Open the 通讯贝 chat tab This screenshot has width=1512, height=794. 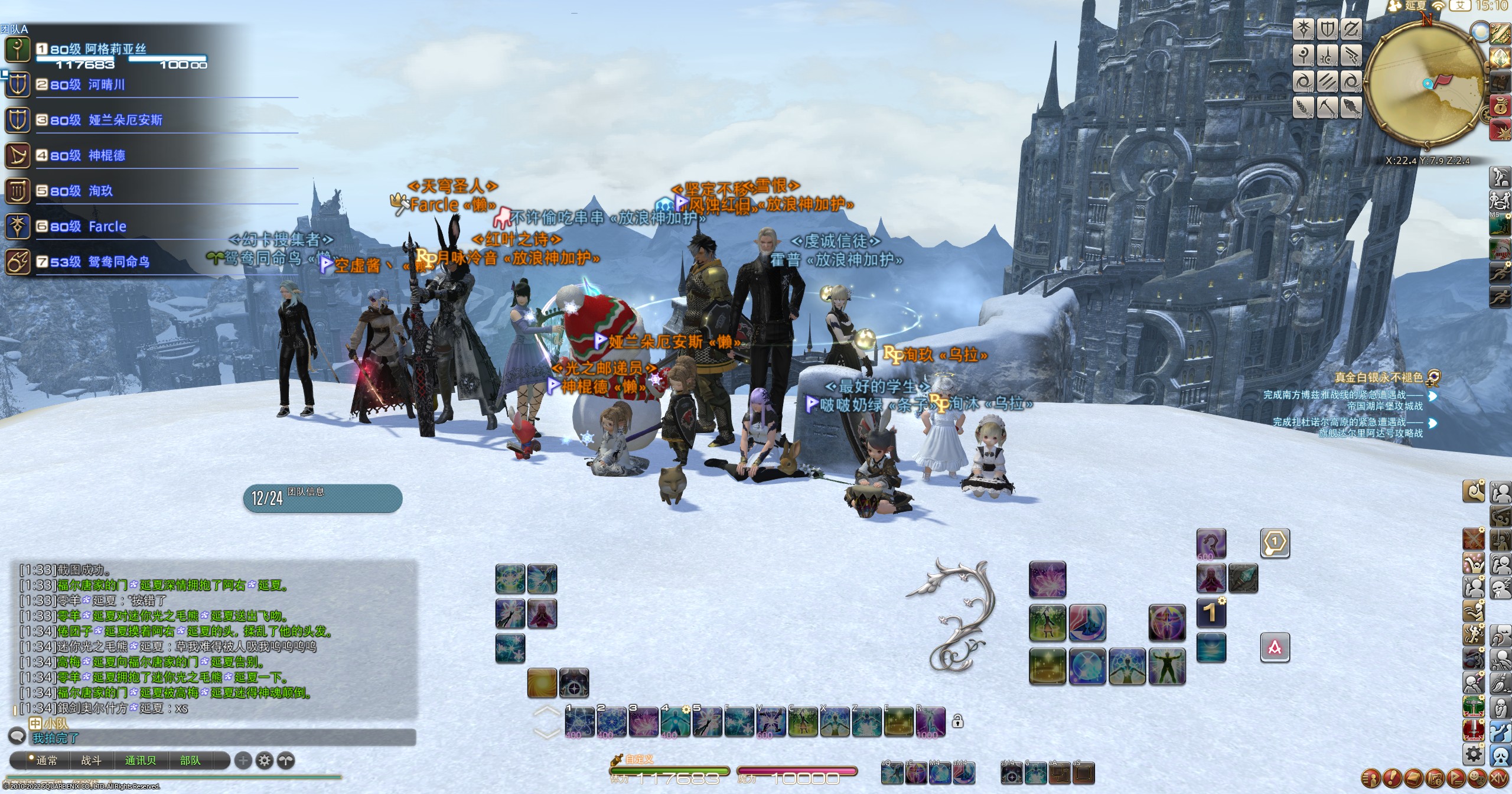pyautogui.click(x=141, y=761)
